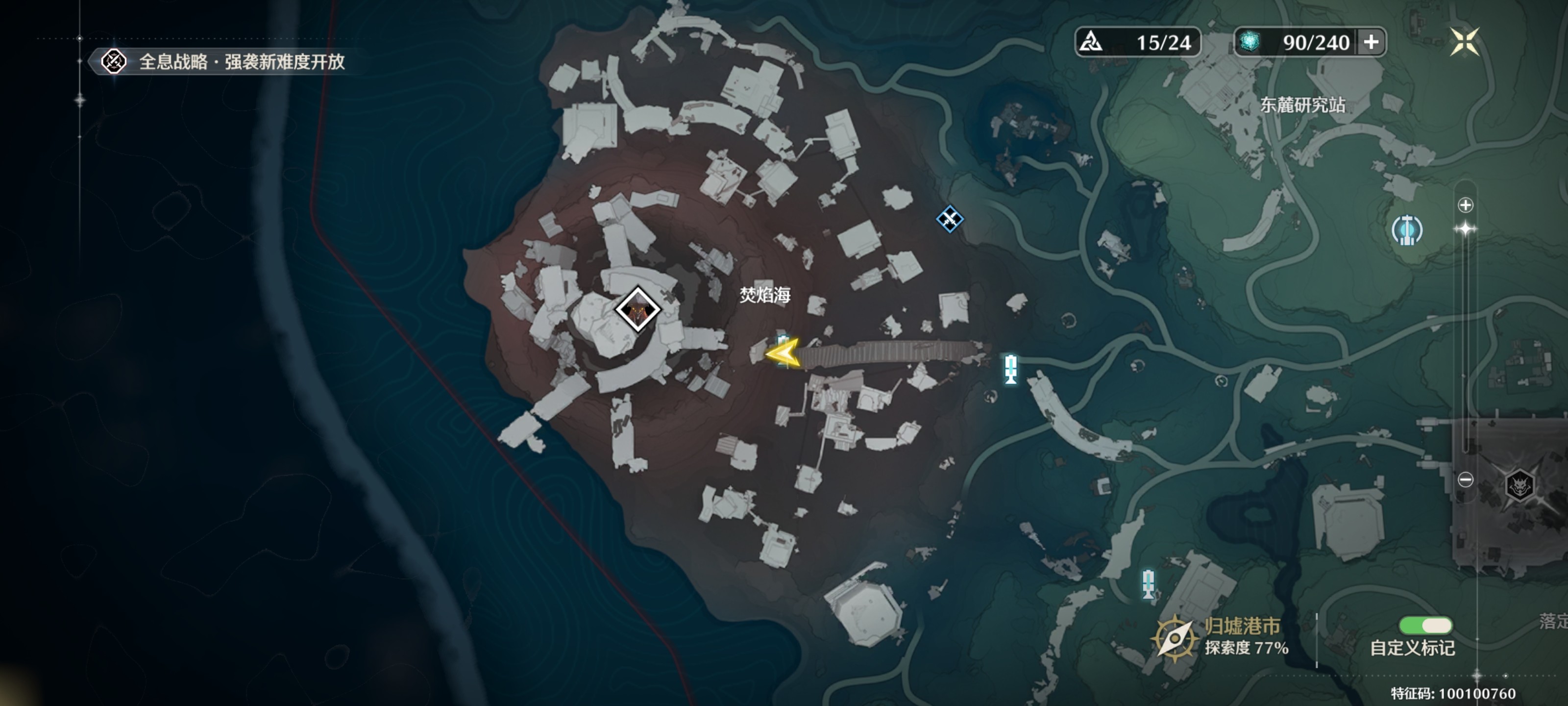Add more waveplates with the plus button

coord(1372,42)
